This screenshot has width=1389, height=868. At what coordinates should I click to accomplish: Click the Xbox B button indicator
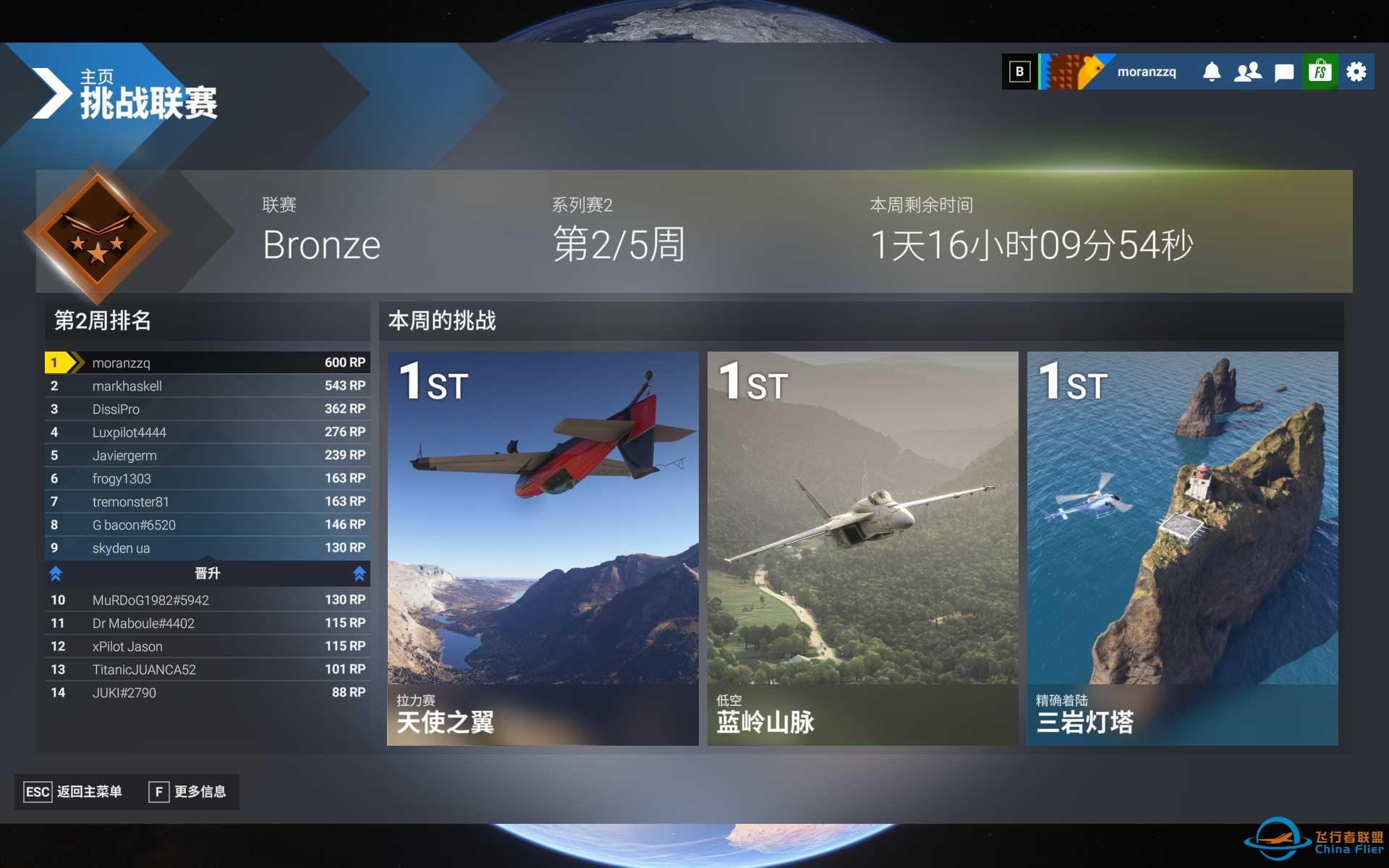coord(1020,71)
